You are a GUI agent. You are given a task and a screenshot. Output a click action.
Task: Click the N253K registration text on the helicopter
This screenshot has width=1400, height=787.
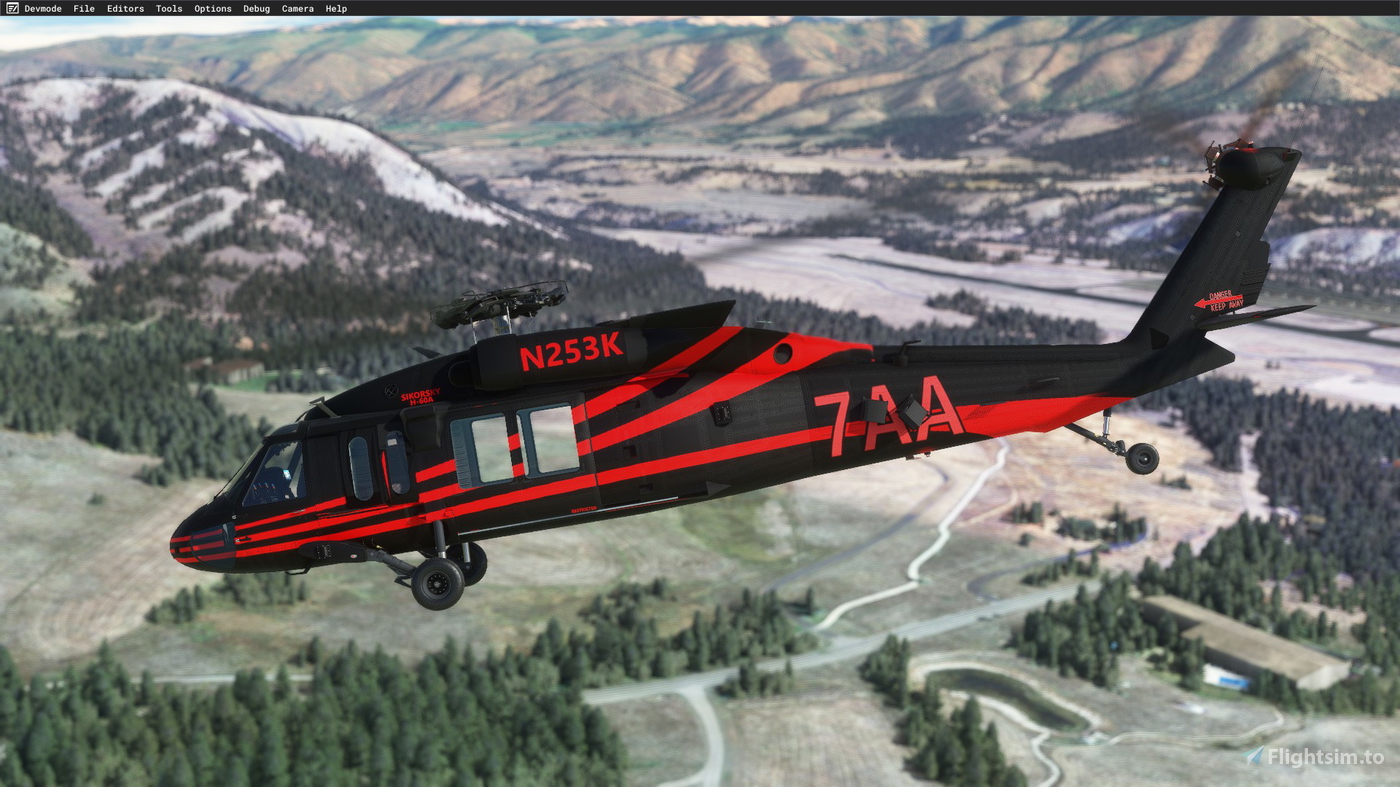pyautogui.click(x=570, y=353)
